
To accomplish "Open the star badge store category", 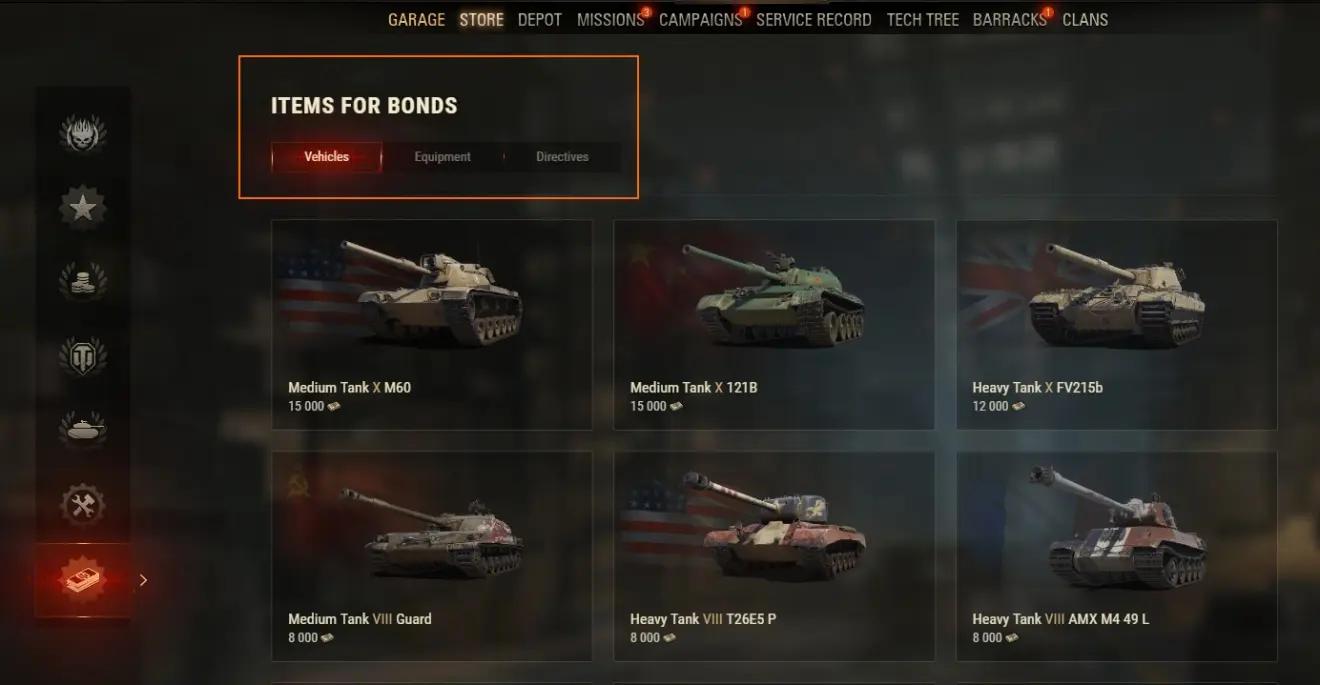I will tap(83, 208).
